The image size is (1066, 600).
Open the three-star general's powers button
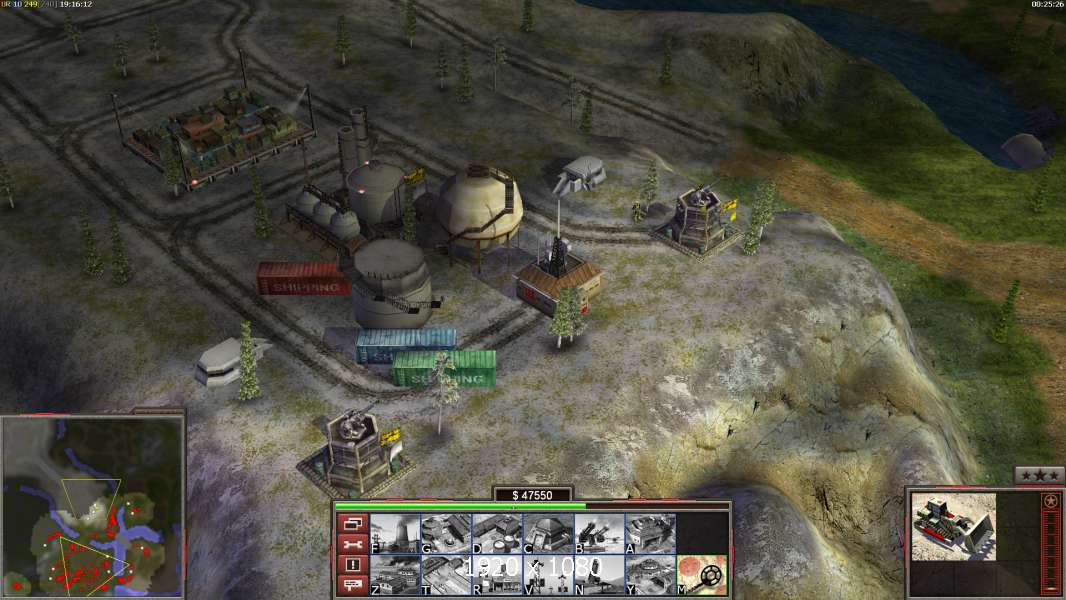coord(1039,476)
